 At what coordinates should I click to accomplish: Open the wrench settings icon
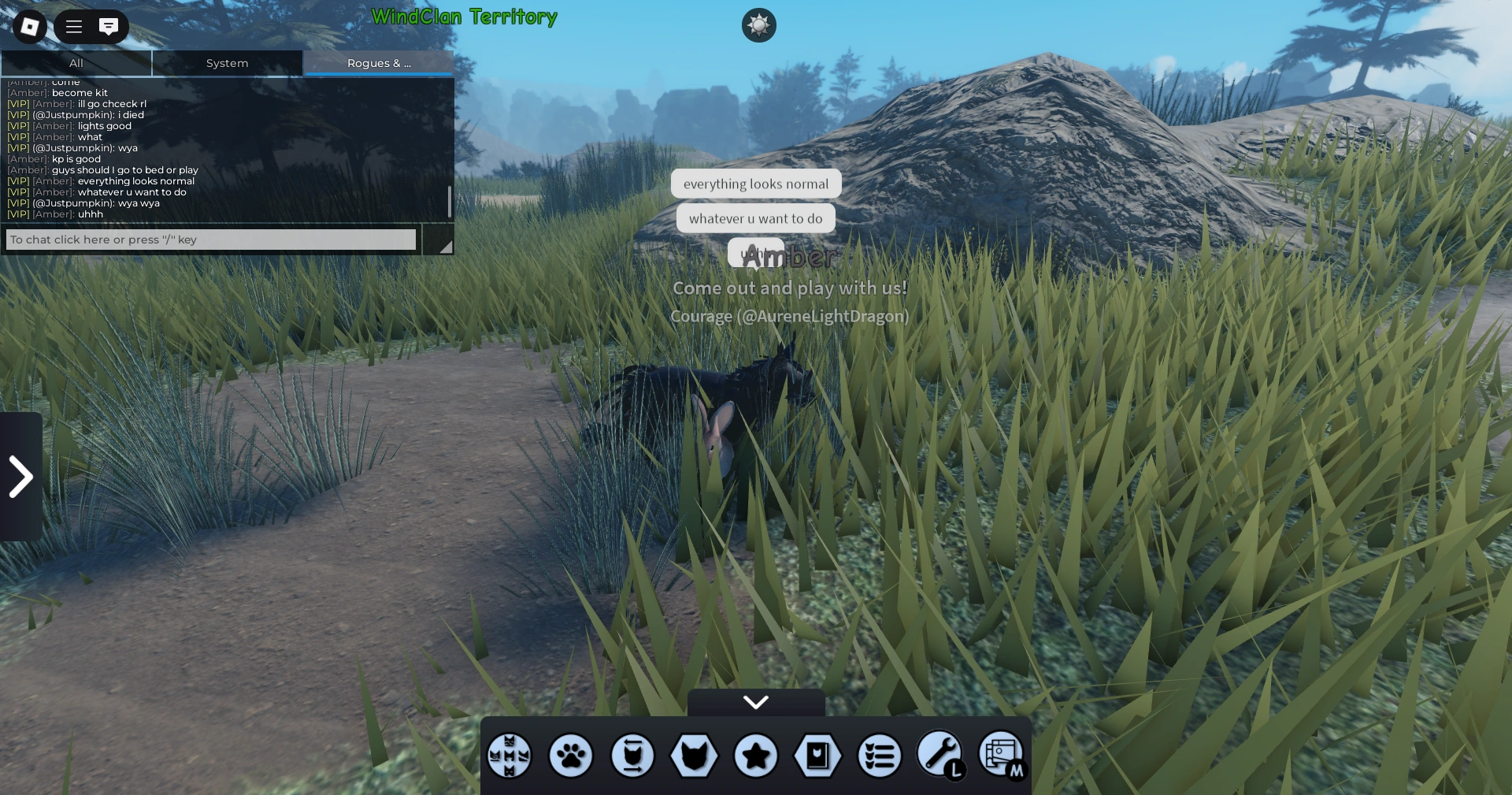pos(940,756)
